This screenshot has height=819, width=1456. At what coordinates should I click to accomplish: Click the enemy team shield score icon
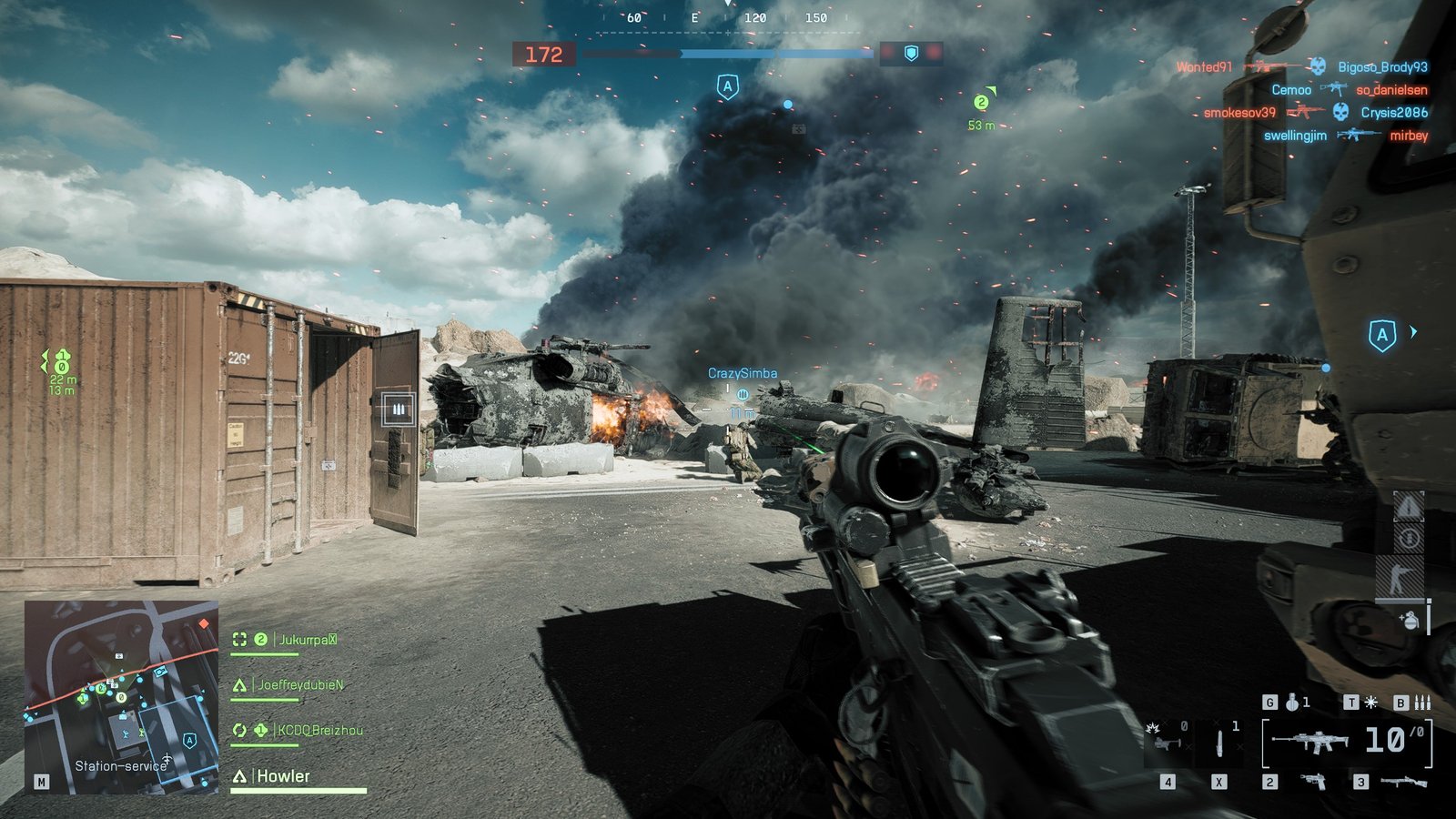point(911,54)
